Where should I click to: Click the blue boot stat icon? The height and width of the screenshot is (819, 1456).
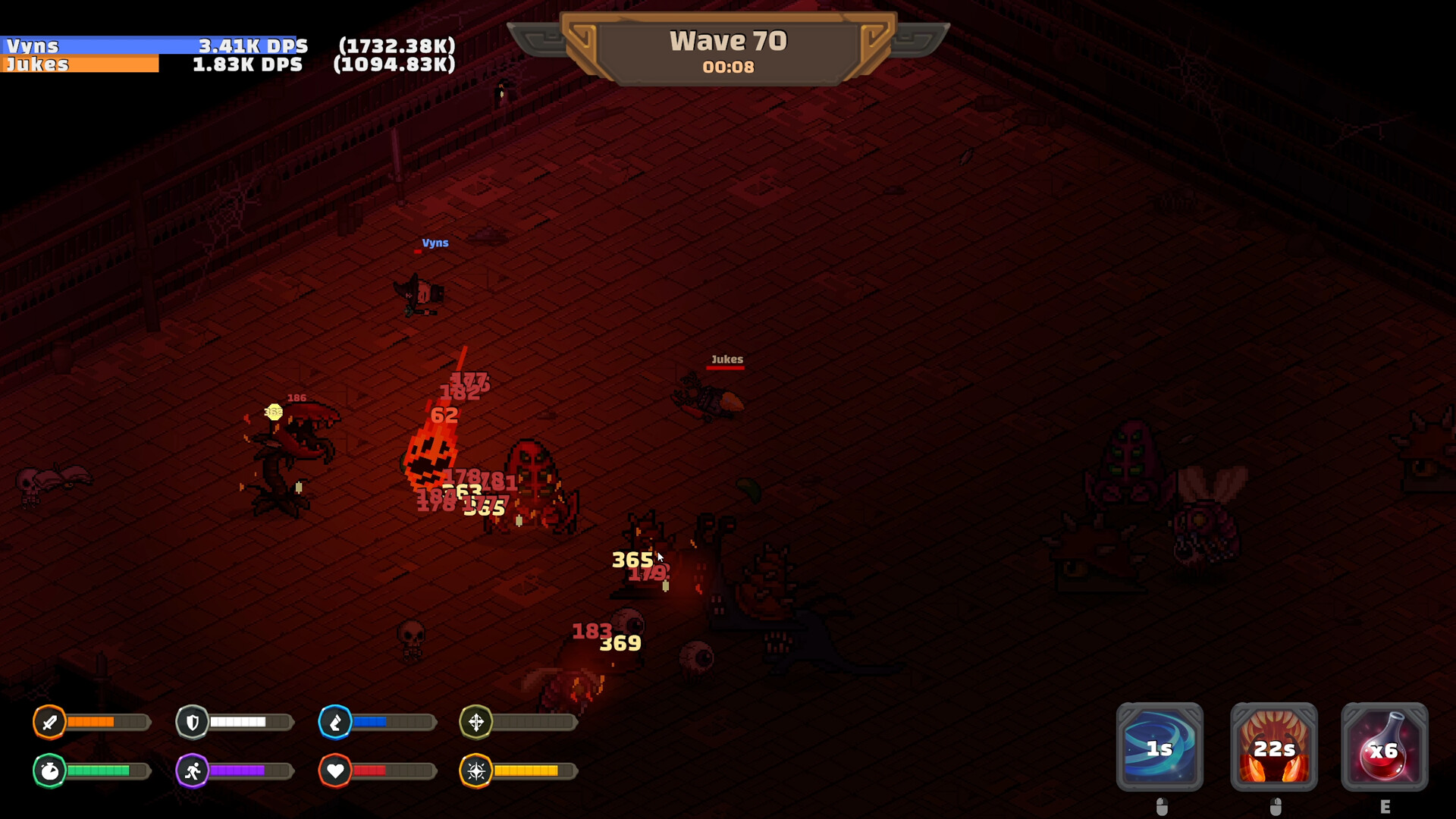pos(336,722)
